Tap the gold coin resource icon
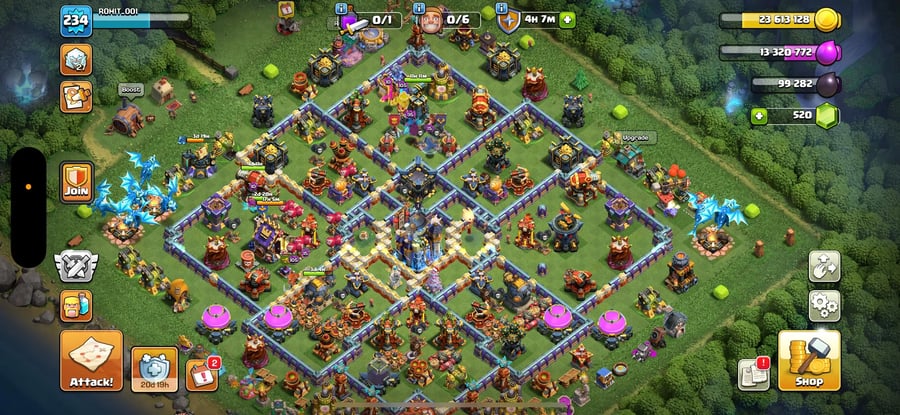Screen dimensions: 900x415 click(826, 19)
